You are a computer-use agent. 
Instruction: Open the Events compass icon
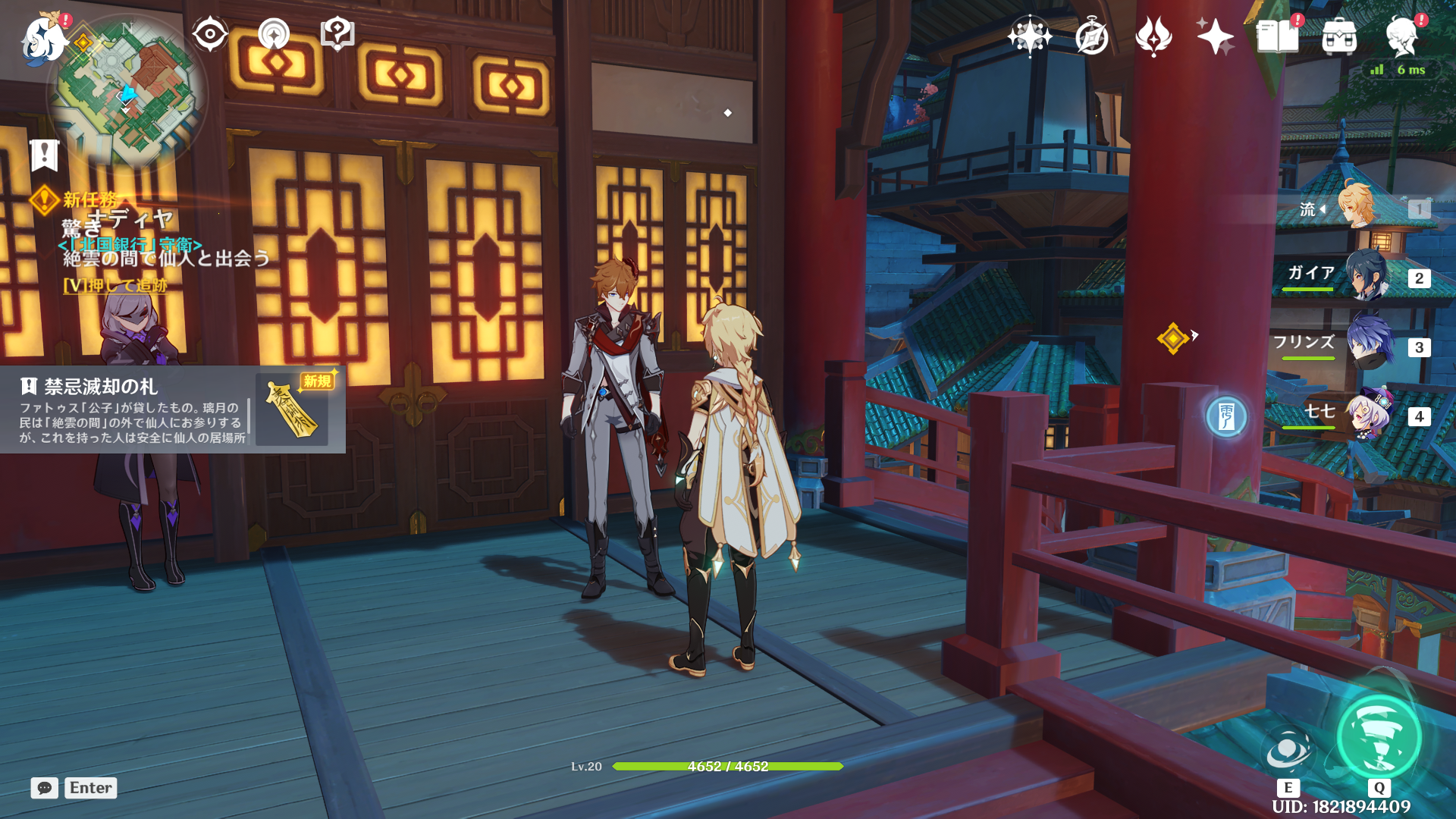tap(1091, 36)
